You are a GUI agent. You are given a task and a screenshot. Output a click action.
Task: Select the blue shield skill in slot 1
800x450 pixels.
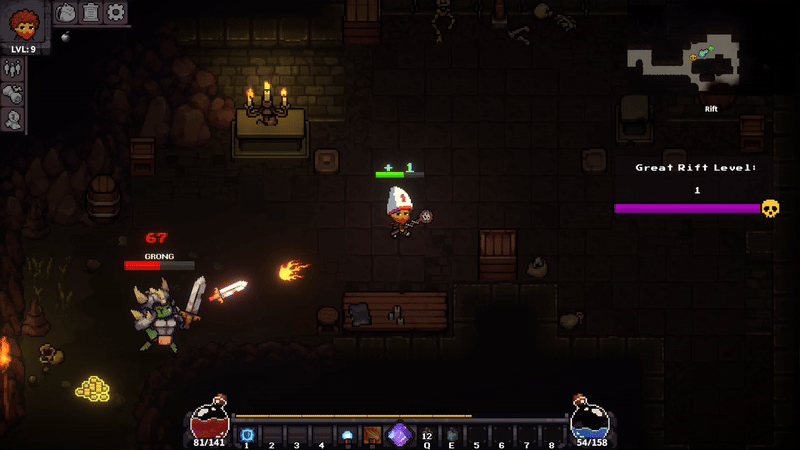pos(246,435)
